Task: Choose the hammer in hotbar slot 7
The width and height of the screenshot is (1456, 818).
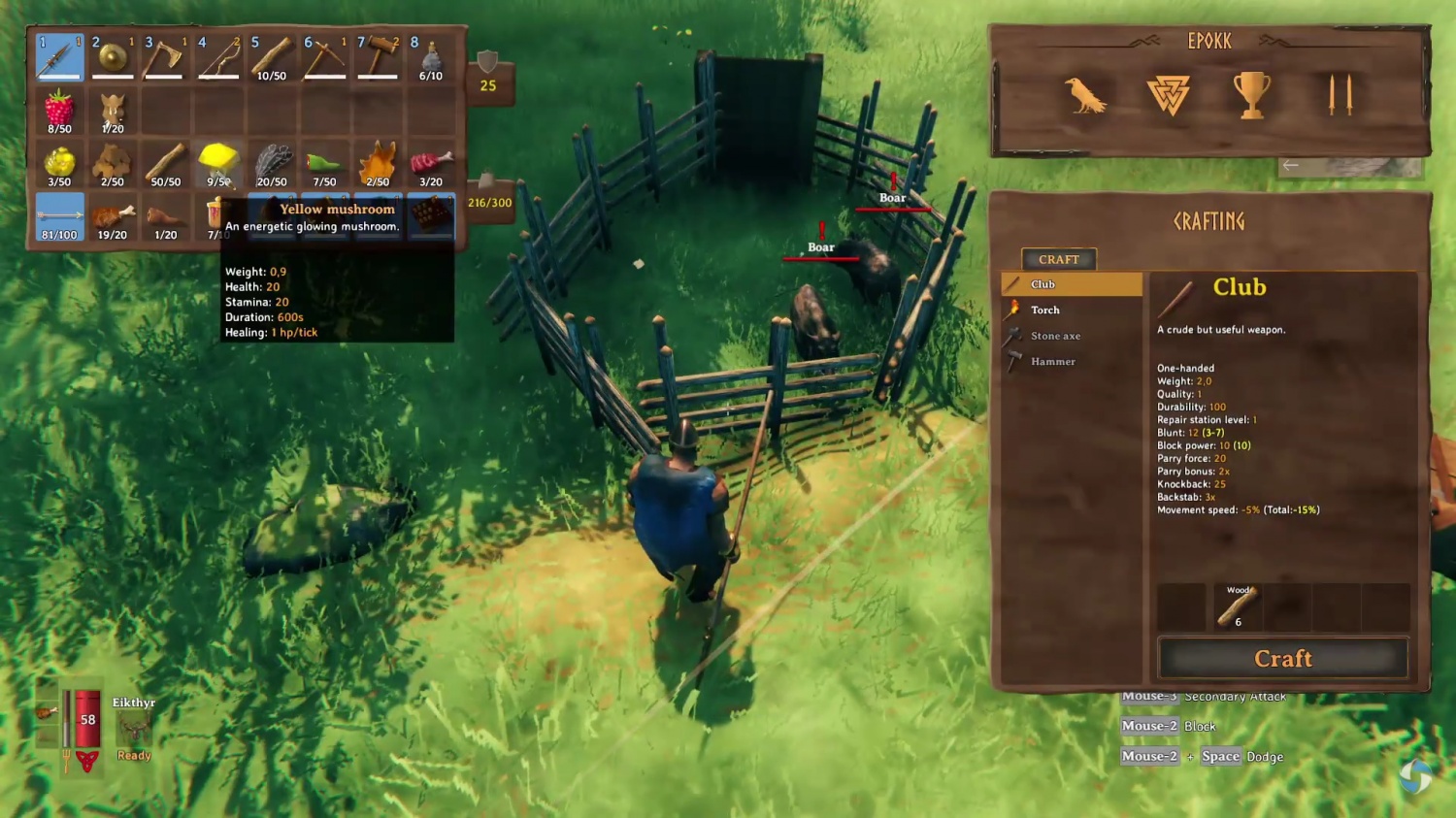Action: (378, 57)
